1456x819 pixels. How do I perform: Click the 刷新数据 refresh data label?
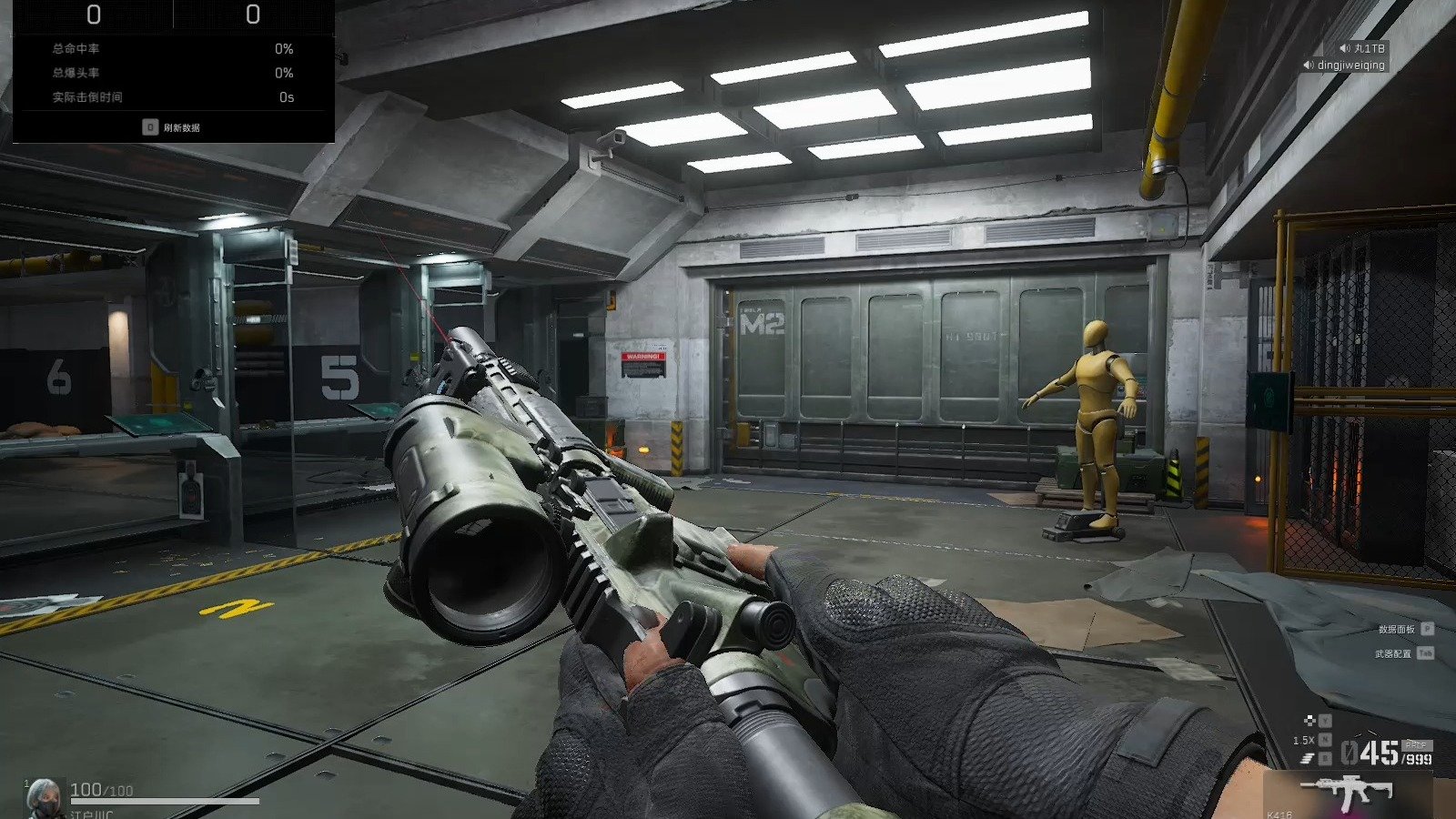point(181,127)
